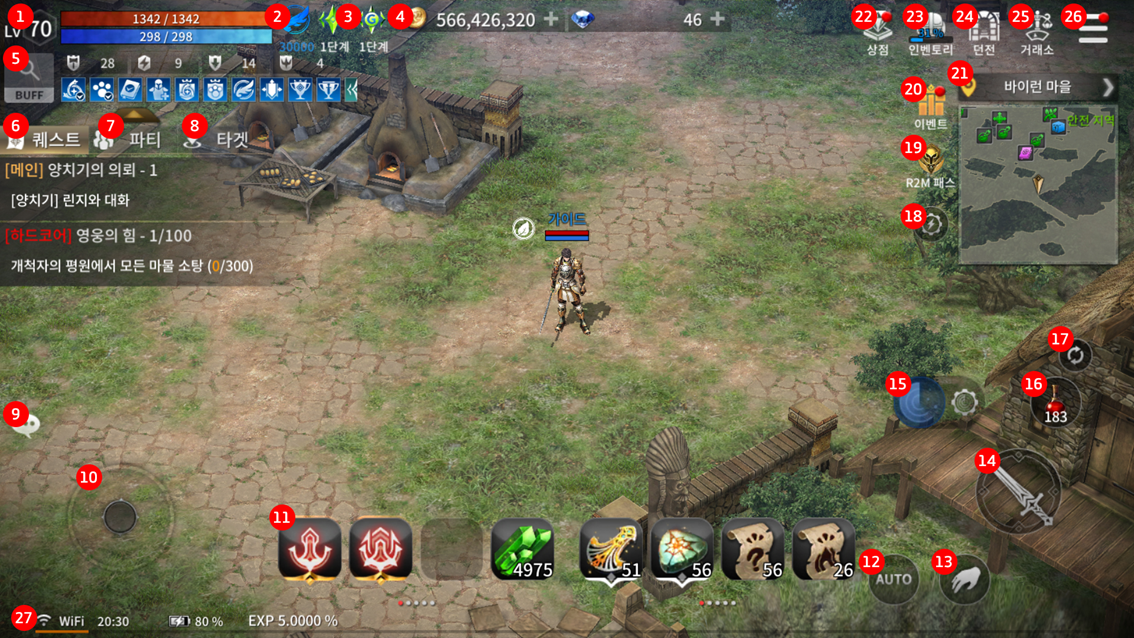Open the 이벤트 event menu
Viewport: 1134px width, 638px height.
tap(931, 107)
